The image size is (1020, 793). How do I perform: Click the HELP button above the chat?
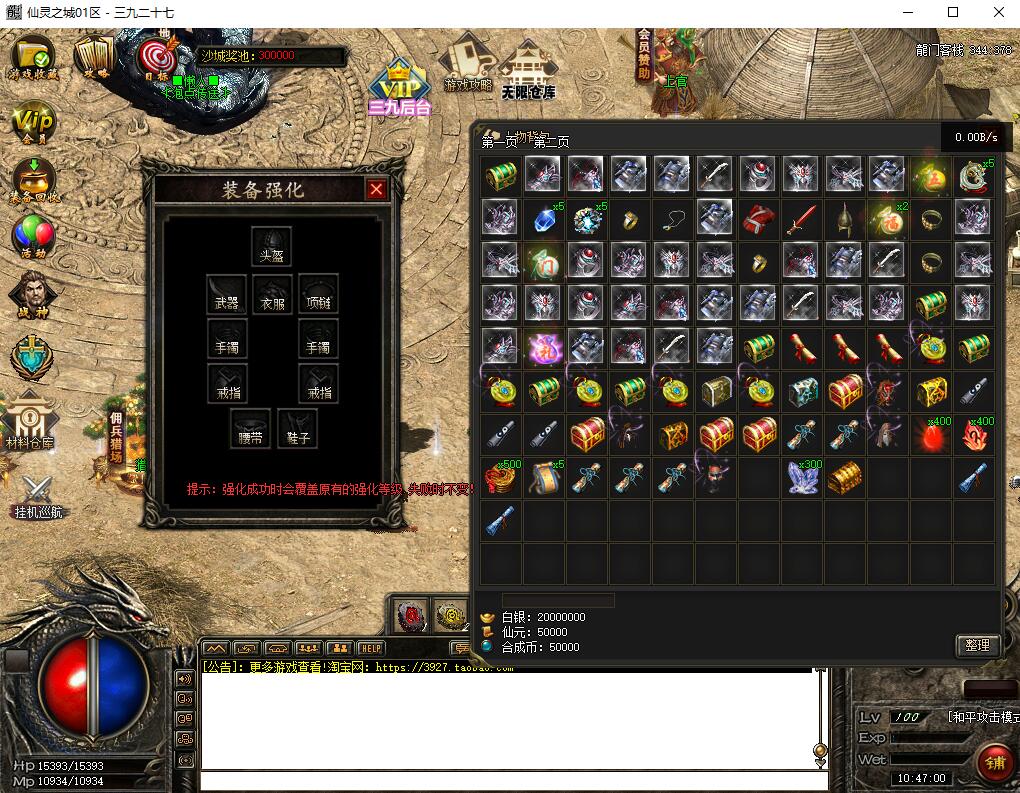(370, 648)
